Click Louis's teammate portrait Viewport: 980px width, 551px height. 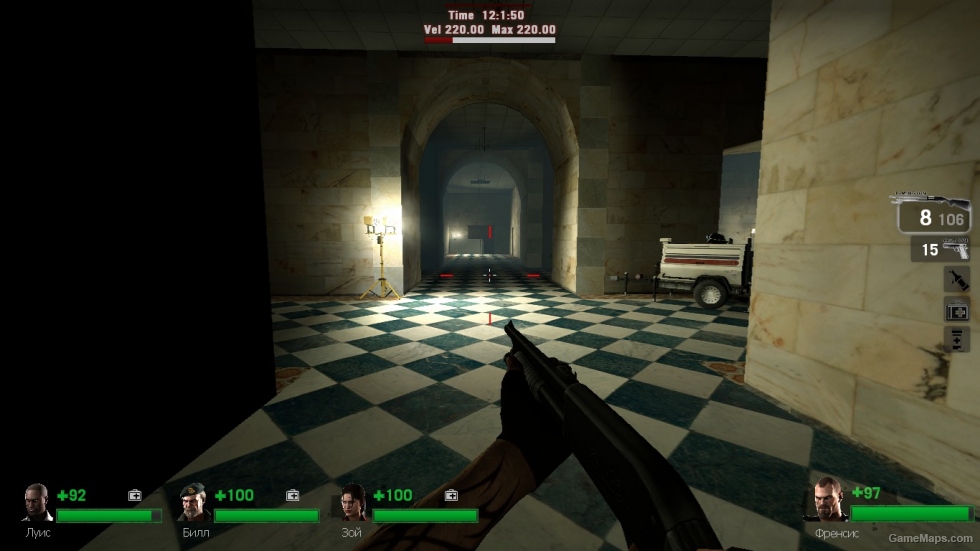click(38, 503)
